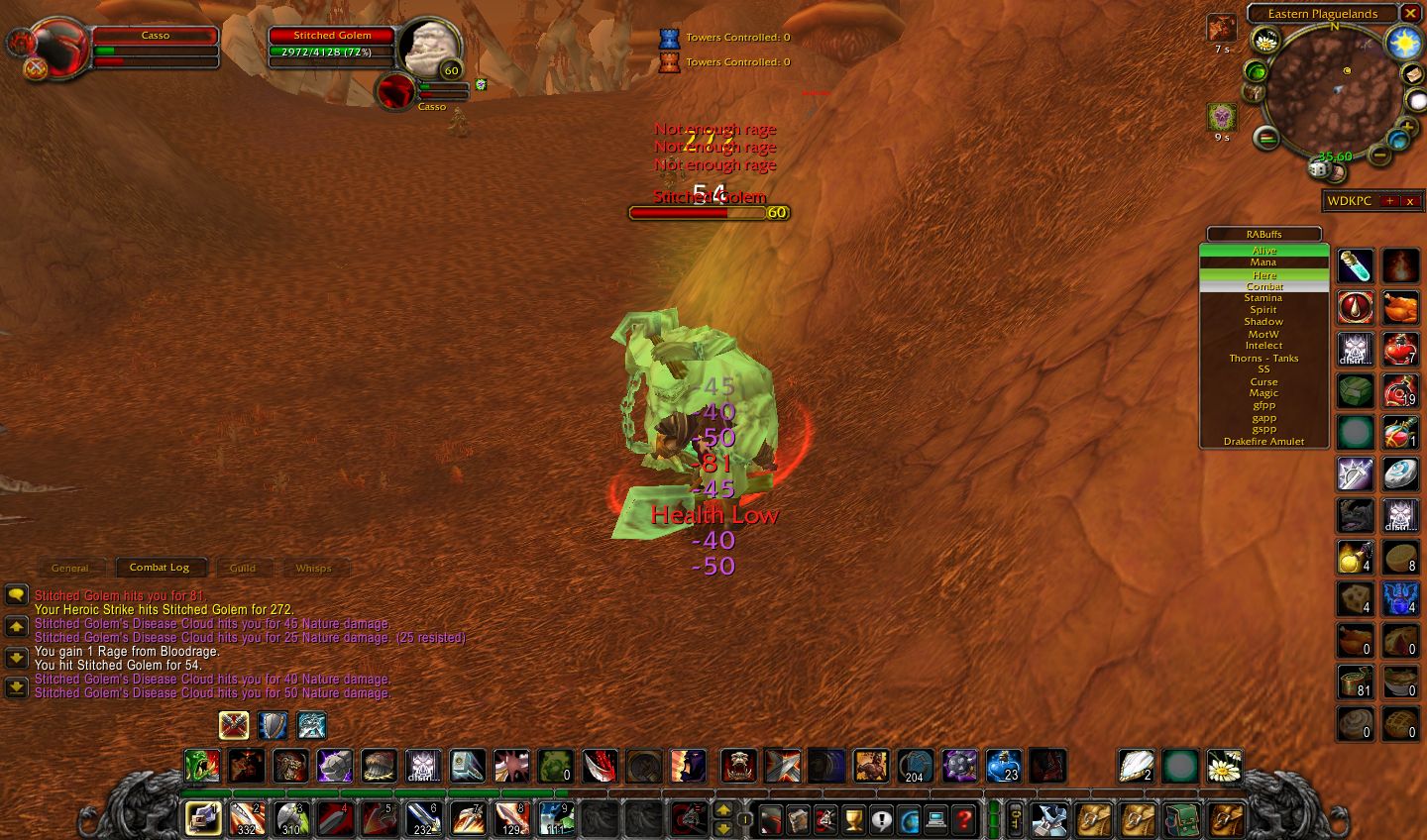
Task: Switch to the General chat tab
Action: coord(70,568)
